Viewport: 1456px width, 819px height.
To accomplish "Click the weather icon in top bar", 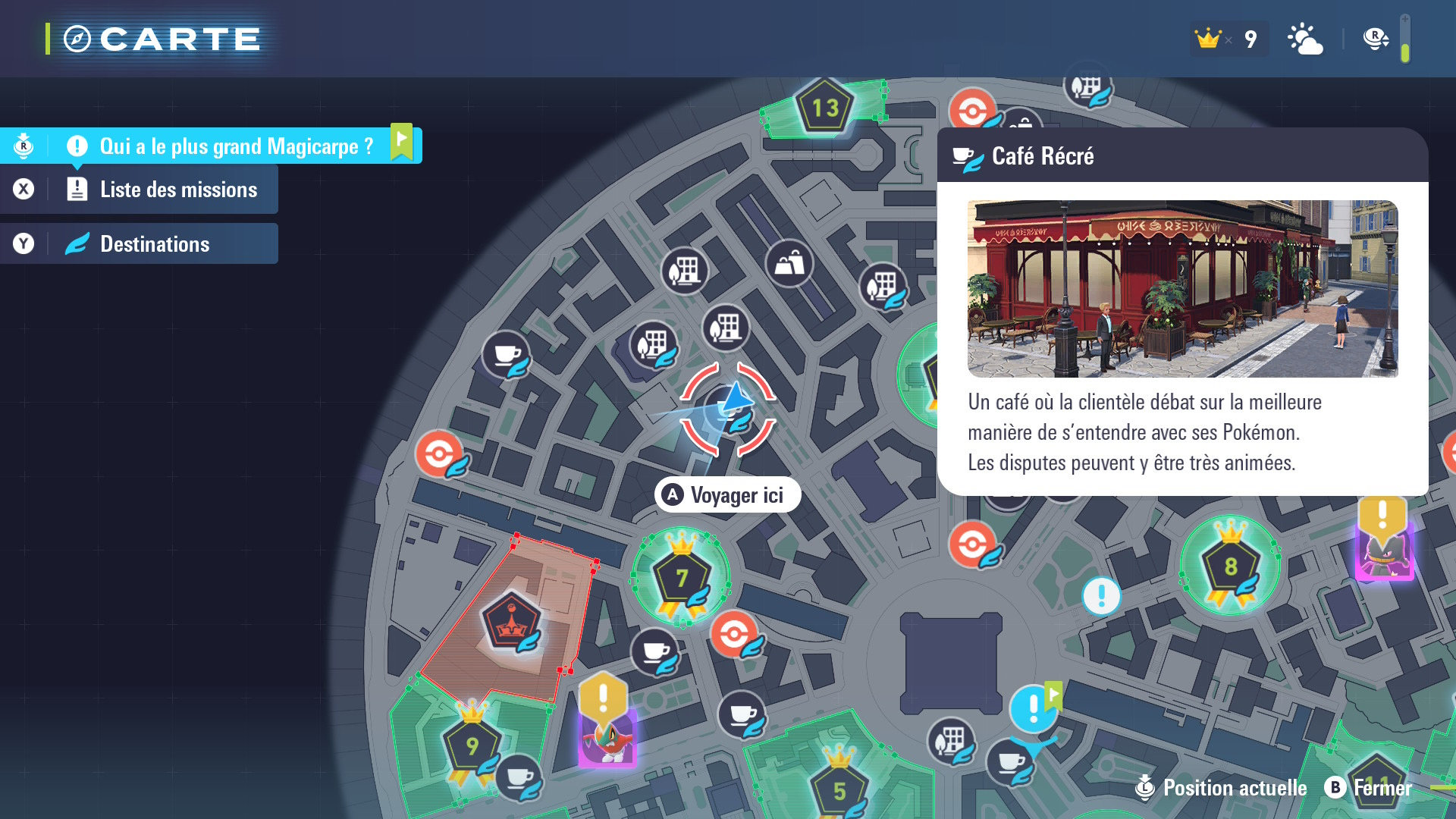I will click(1304, 39).
